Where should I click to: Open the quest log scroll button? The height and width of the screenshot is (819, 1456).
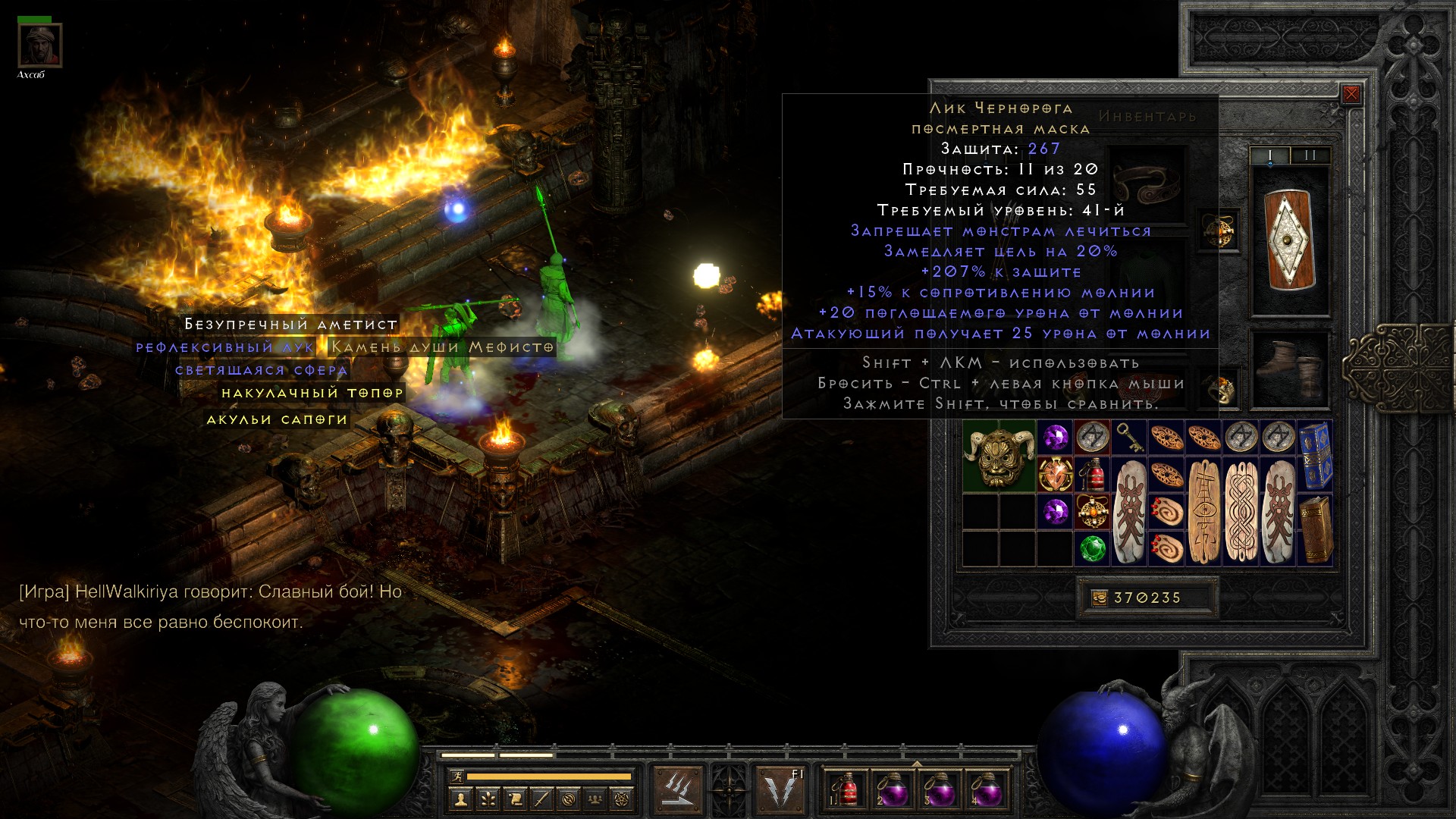tap(514, 799)
